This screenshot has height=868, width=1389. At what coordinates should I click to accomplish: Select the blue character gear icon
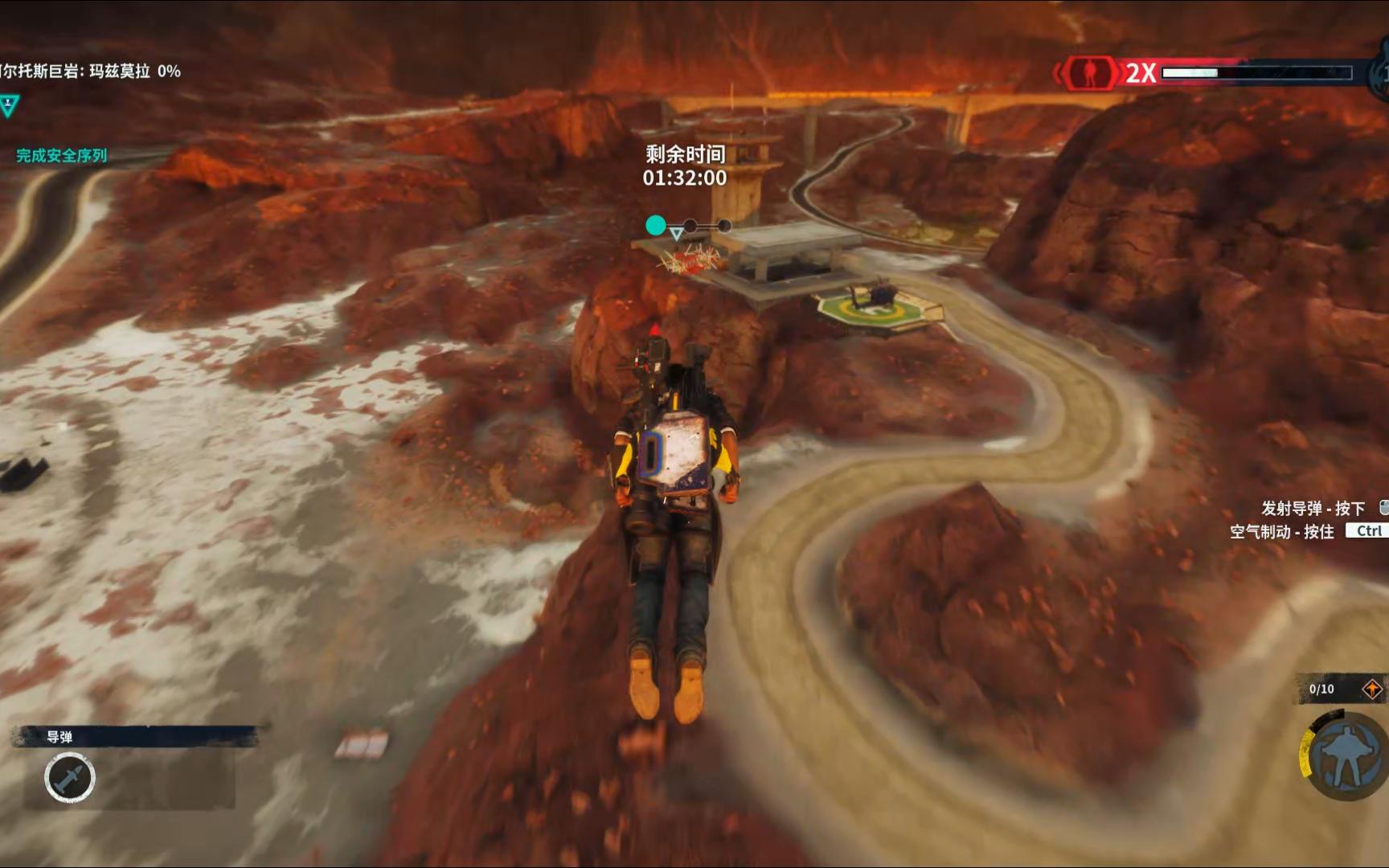click(x=1346, y=756)
